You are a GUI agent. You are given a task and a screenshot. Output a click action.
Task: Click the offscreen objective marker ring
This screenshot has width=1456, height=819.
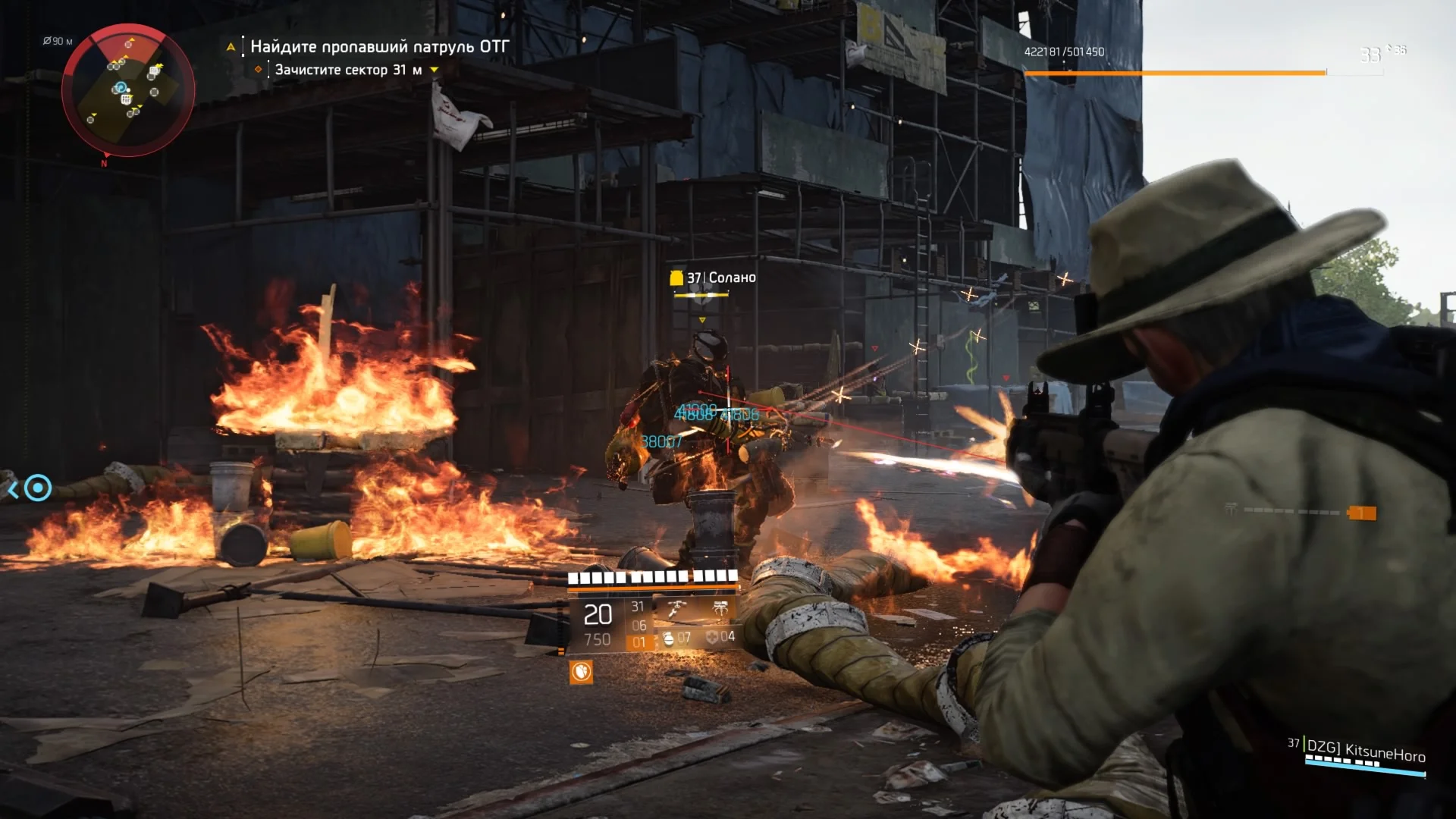pyautogui.click(x=38, y=488)
